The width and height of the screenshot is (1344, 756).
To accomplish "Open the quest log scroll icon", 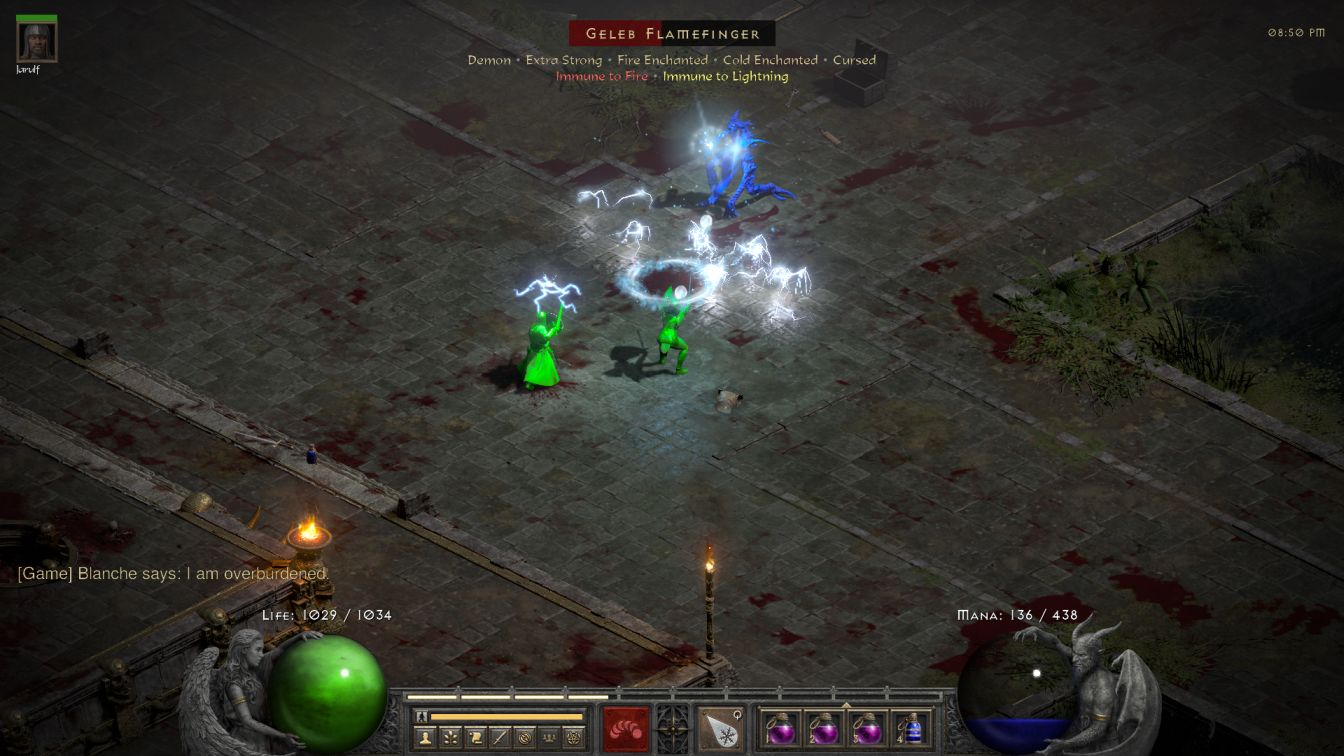I will [474, 738].
